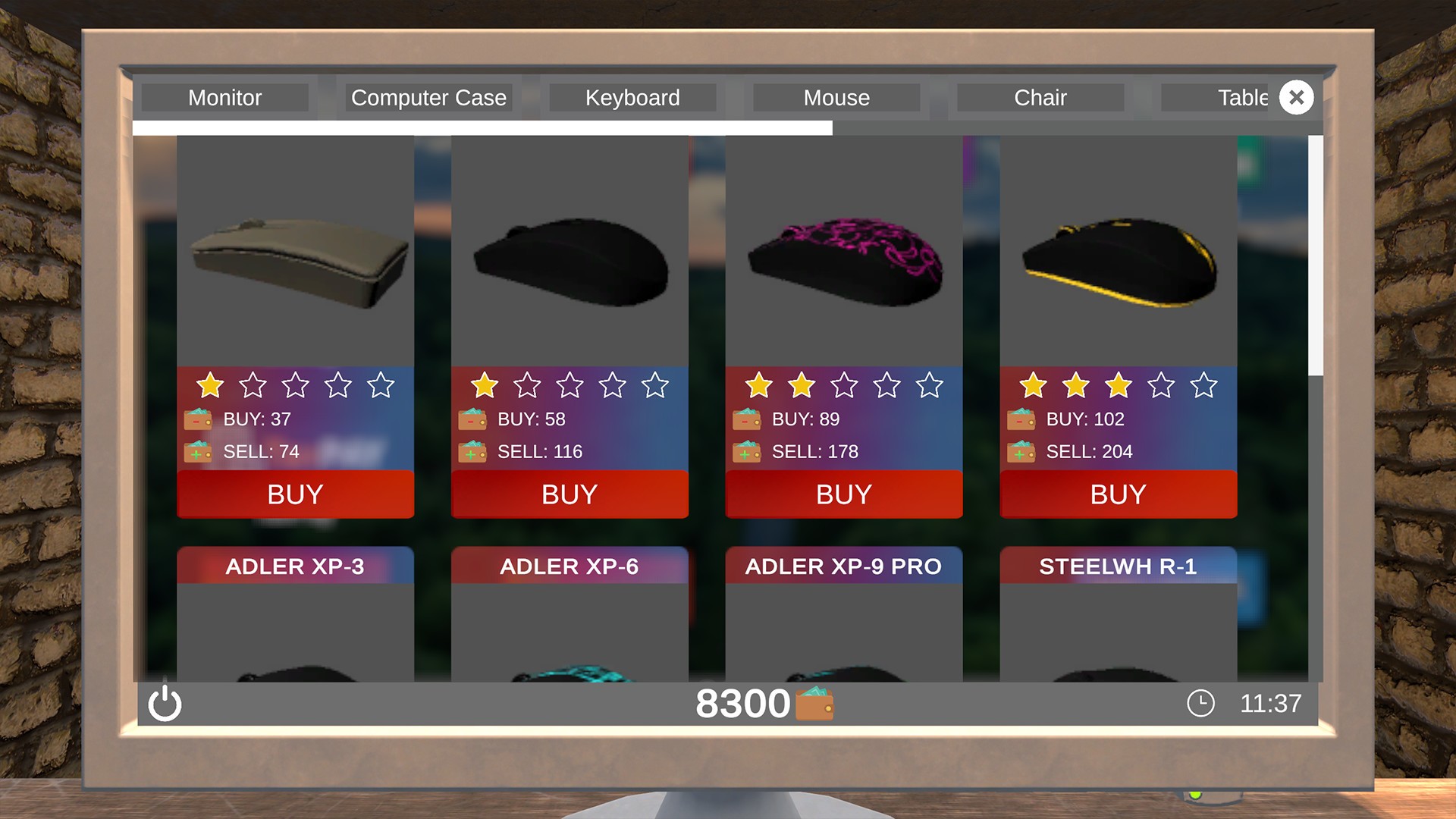Click the red-minus wallet icon beside BUY: 89
This screenshot has height=819, width=1456.
[746, 419]
